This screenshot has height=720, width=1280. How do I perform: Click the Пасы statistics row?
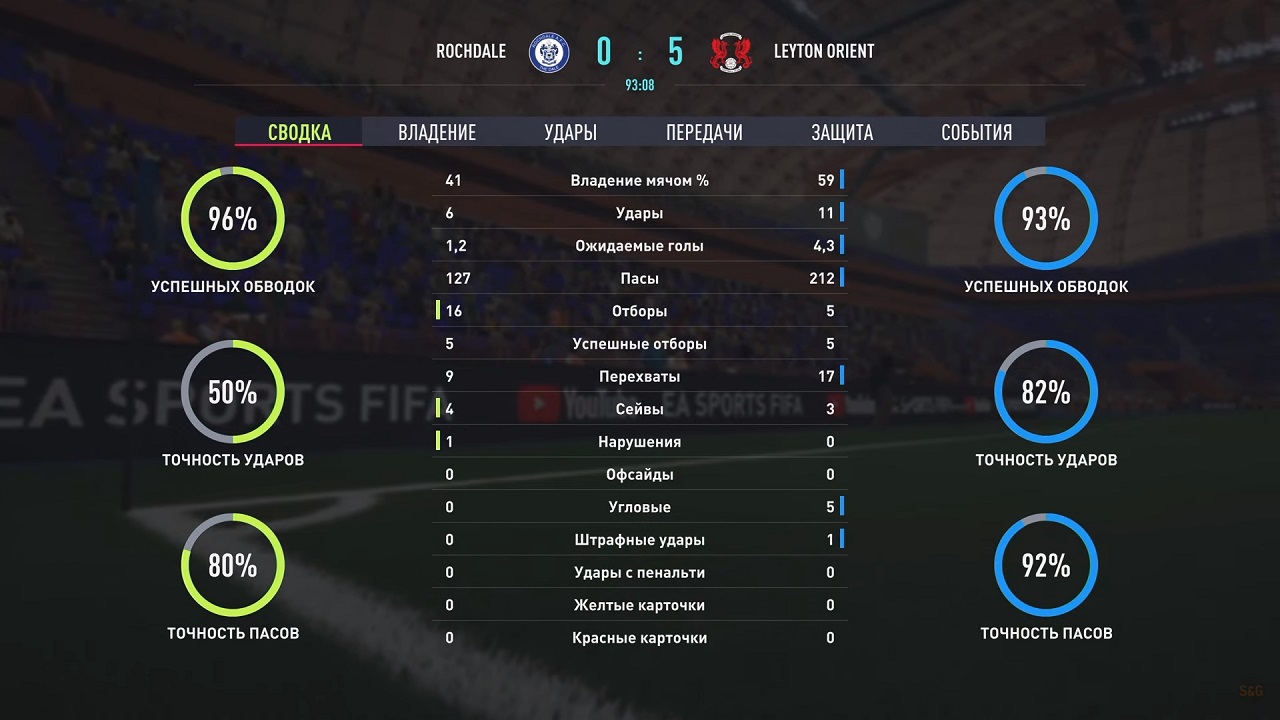coord(640,278)
